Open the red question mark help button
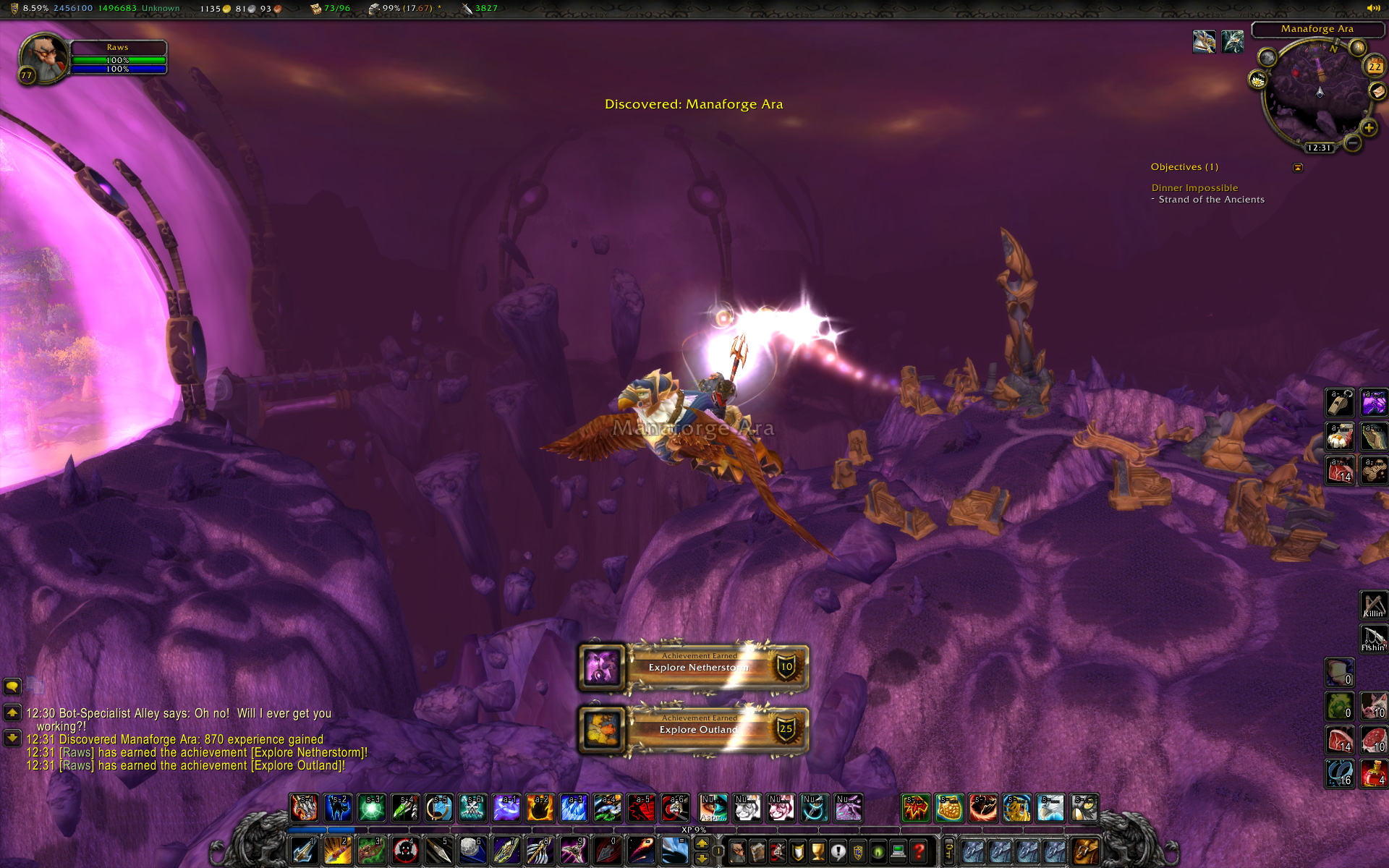1389x868 pixels. pyautogui.click(x=919, y=851)
